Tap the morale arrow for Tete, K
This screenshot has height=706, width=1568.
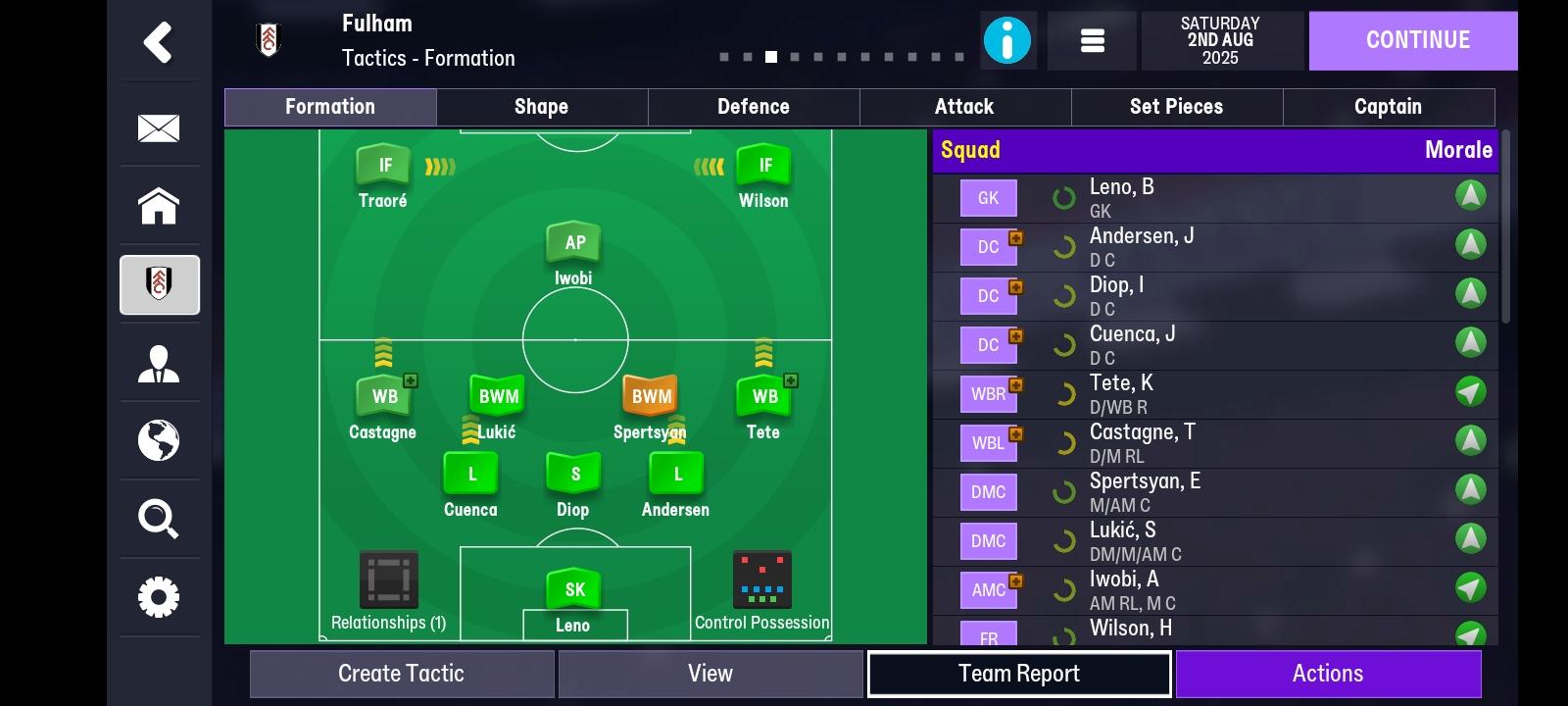point(1469,394)
